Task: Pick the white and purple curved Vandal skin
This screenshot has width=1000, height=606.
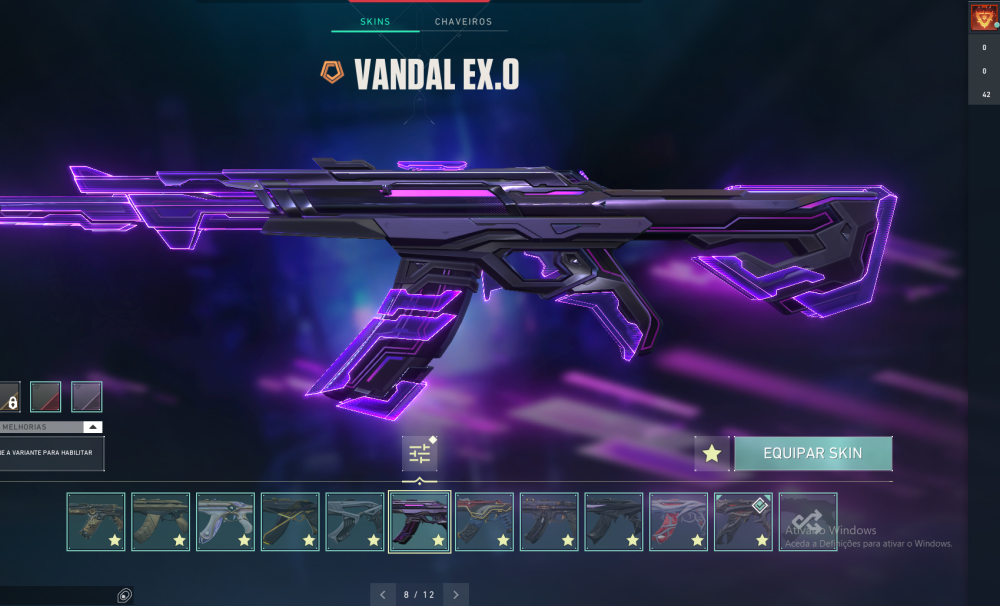Action: coord(225,521)
